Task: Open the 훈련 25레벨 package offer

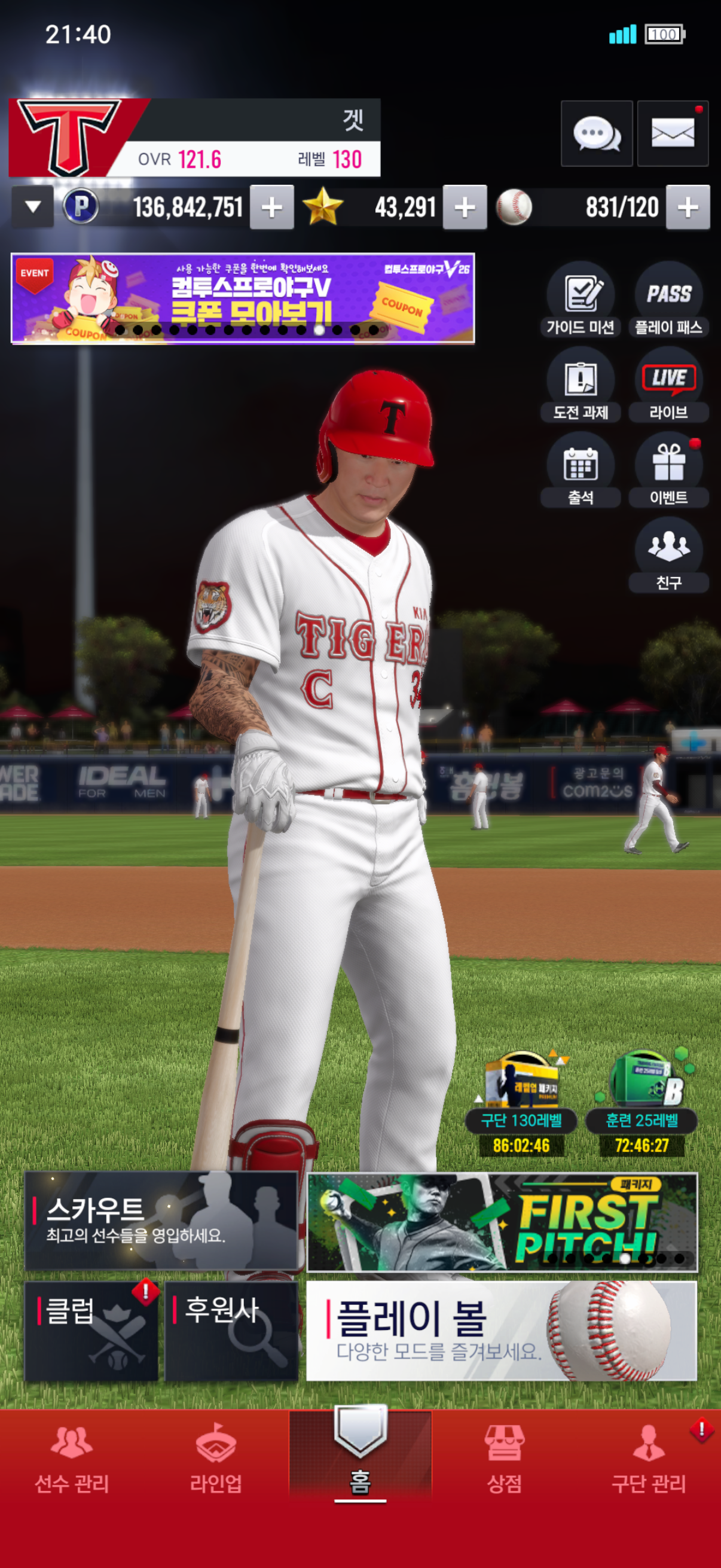Action: 642,1102
